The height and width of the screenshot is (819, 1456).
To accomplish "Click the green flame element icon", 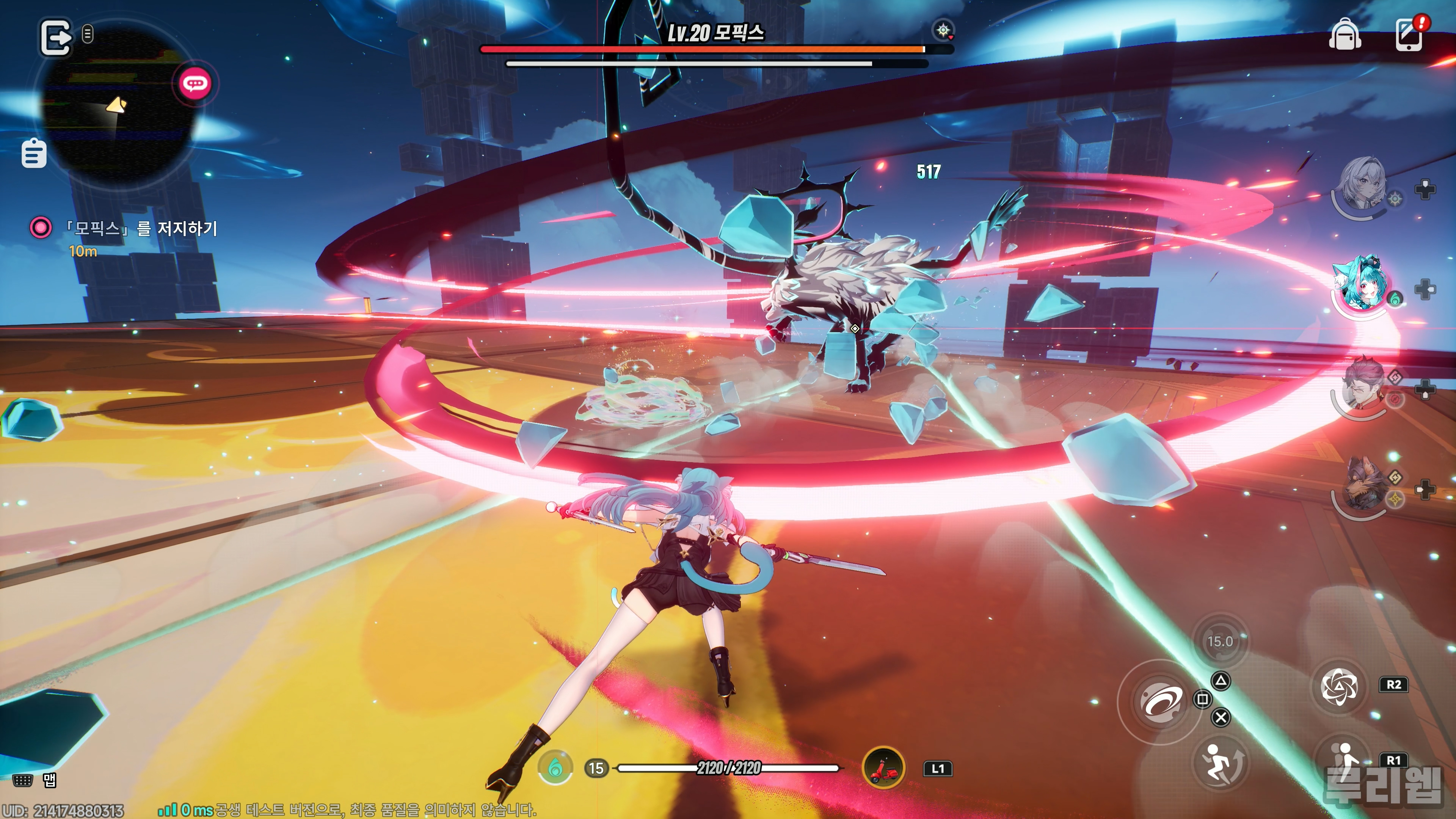I will tap(555, 767).
